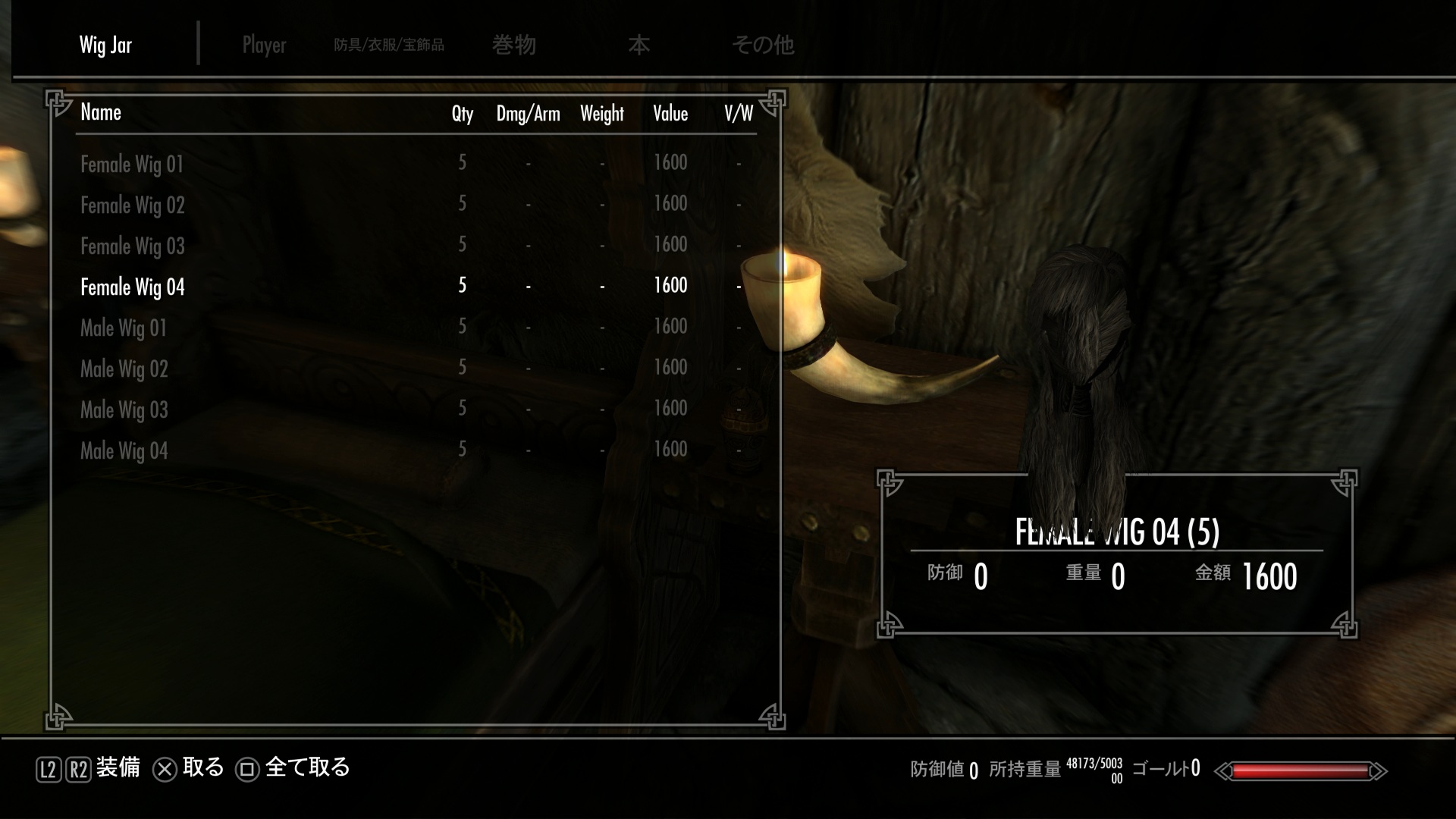
Task: Select Male Wig 01 in the container
Action: coord(124,328)
